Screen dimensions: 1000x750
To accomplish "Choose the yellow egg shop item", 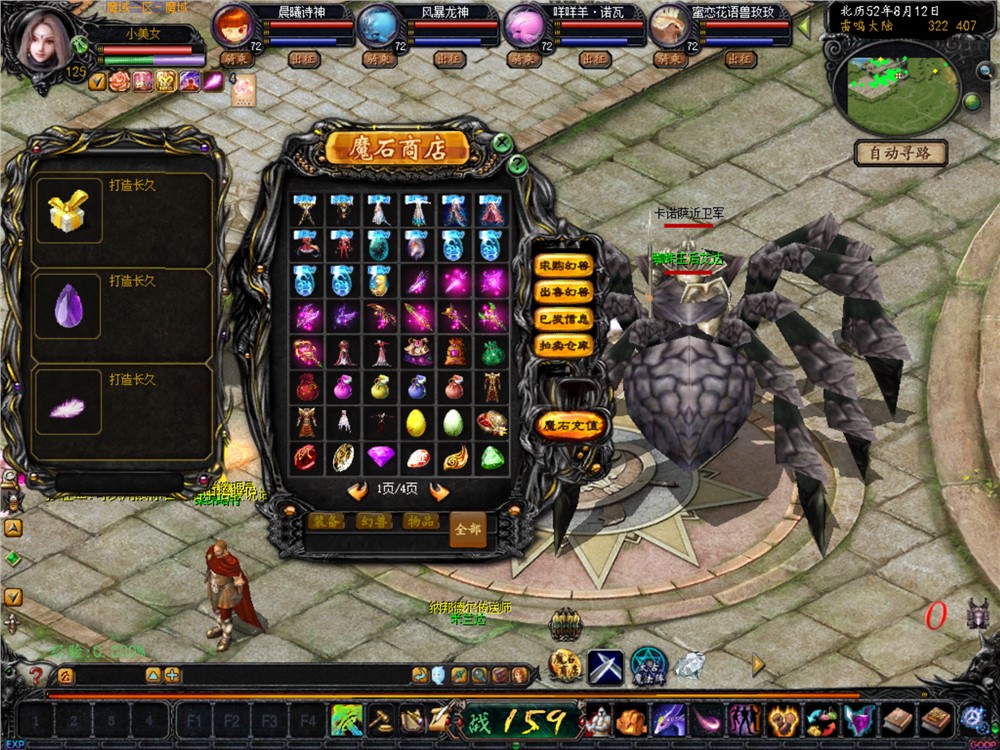I will pyautogui.click(x=417, y=422).
